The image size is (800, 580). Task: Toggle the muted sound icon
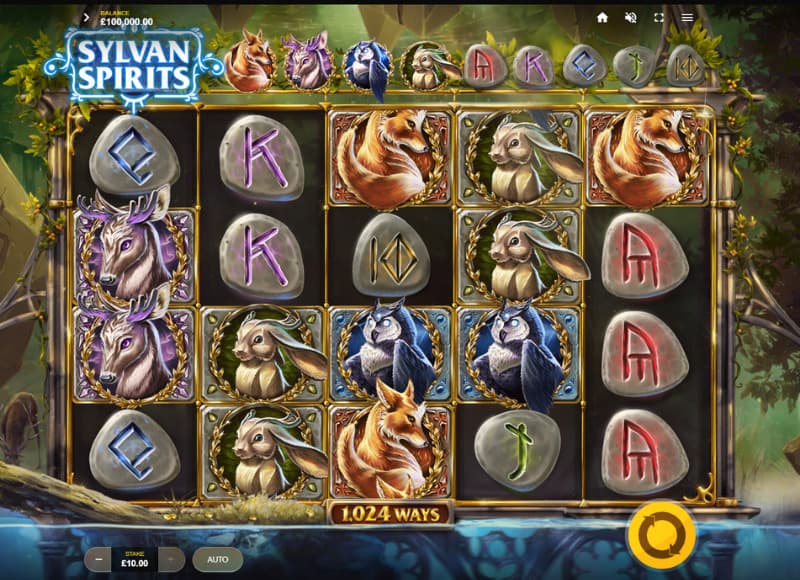(631, 17)
